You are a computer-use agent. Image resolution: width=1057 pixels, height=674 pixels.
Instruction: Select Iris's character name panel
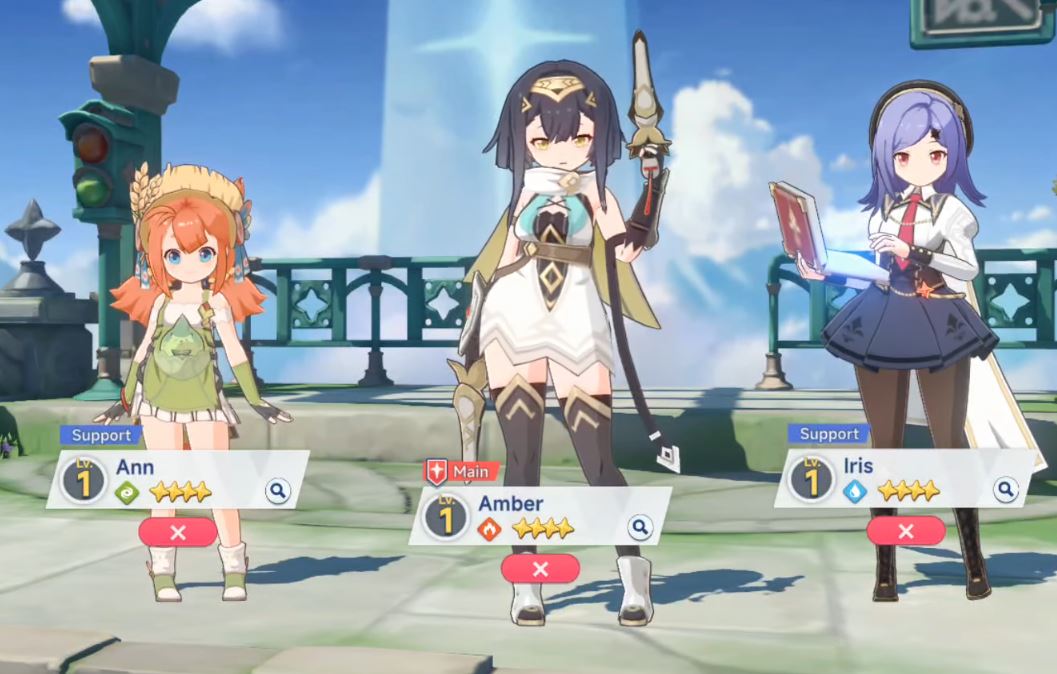(x=900, y=478)
